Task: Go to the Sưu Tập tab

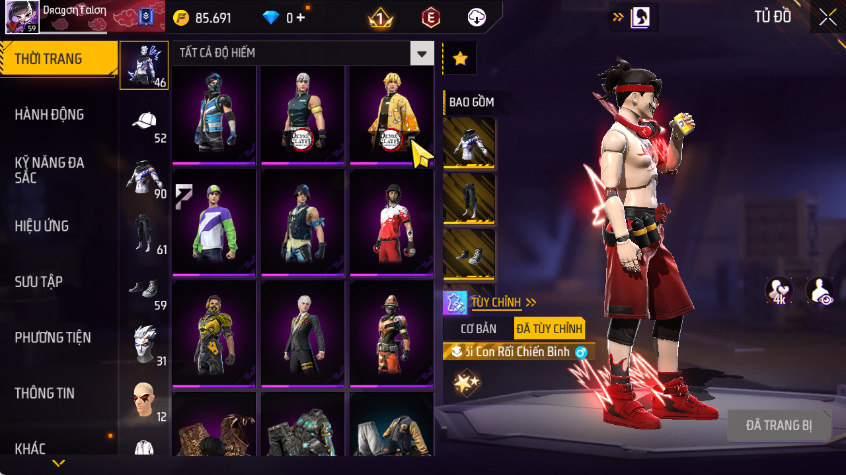Action: [x=39, y=281]
